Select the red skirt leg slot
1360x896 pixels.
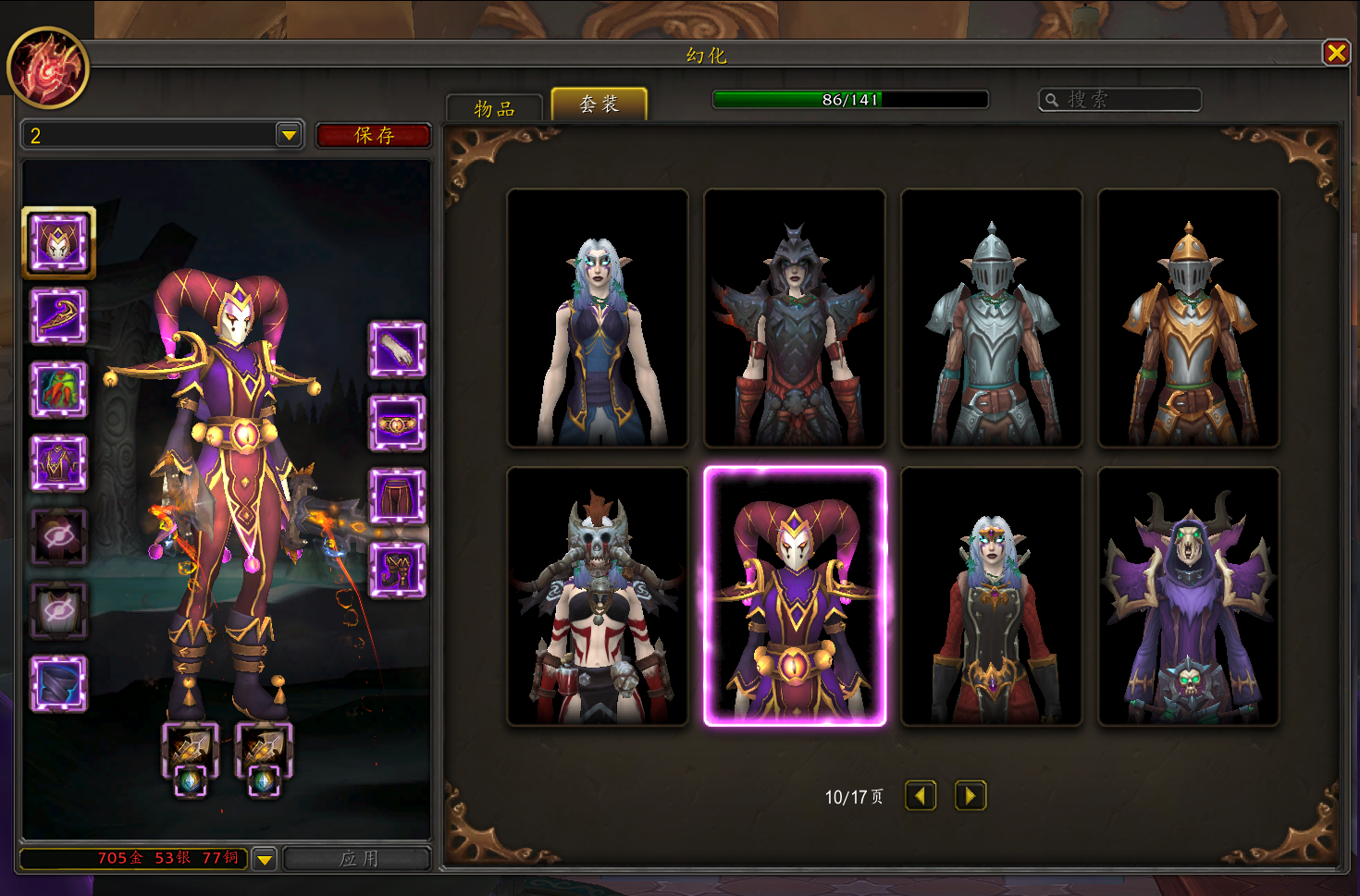click(397, 497)
